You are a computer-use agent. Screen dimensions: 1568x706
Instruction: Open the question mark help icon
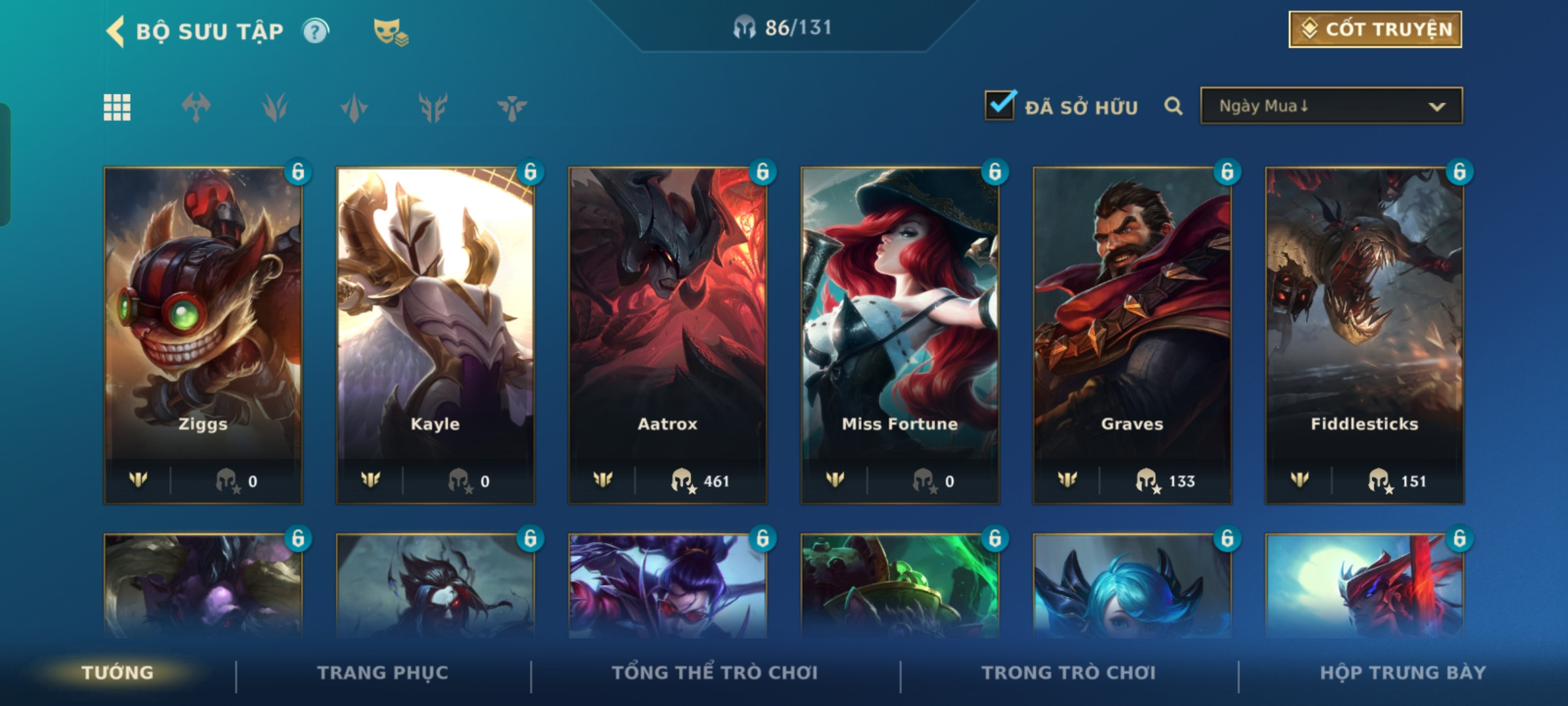tap(316, 31)
